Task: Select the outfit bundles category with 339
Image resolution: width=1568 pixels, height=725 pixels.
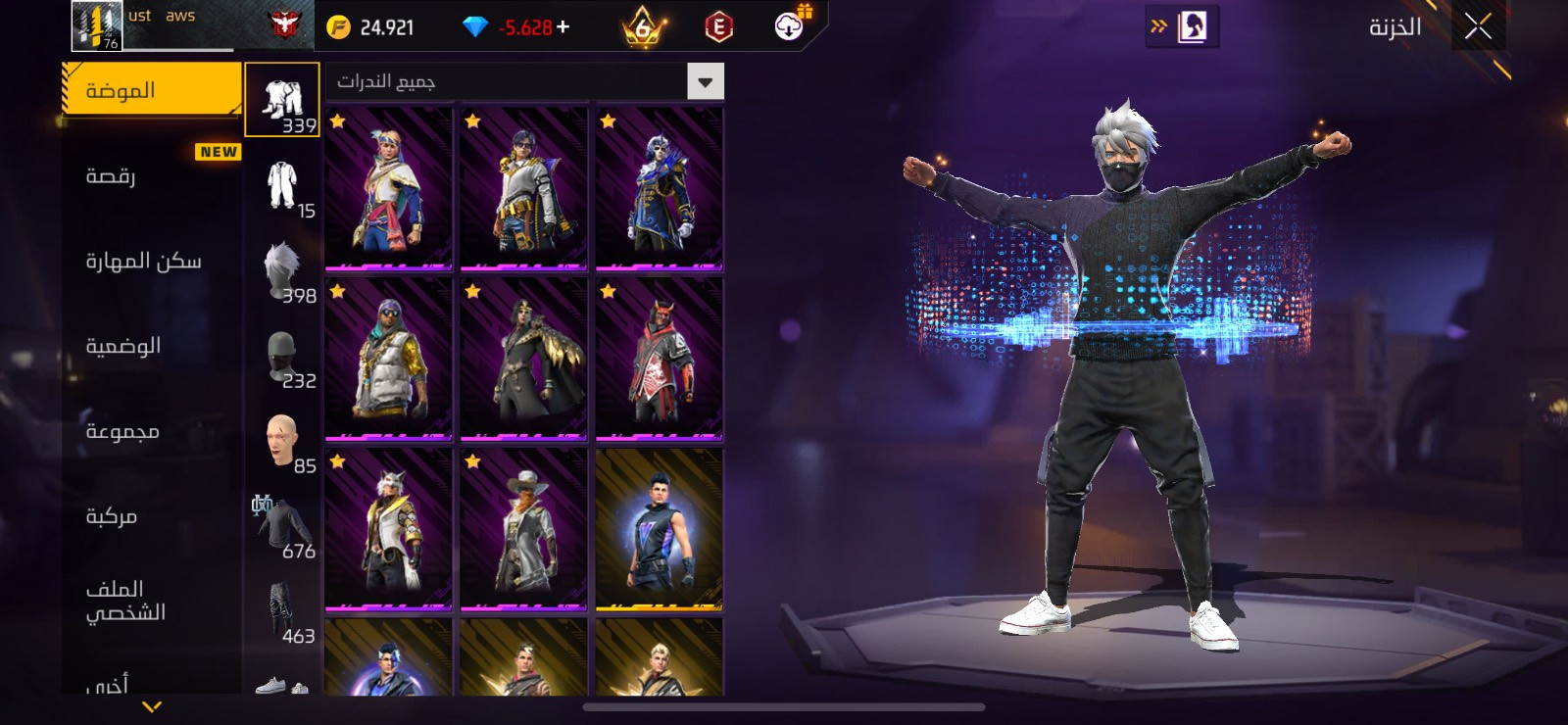Action: (282, 100)
